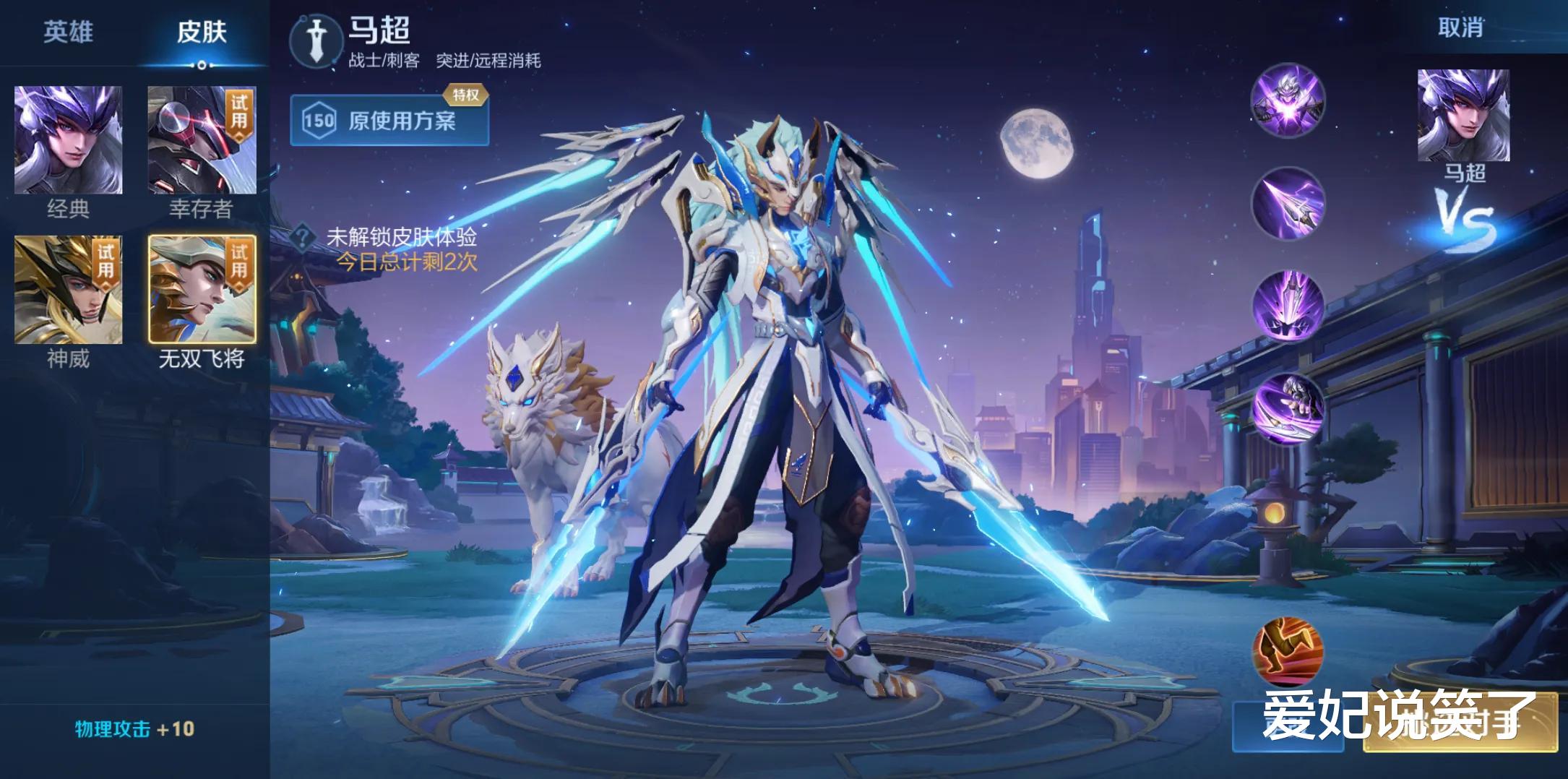The height and width of the screenshot is (779, 1568).
Task: Open the 原使用方案 loadout button
Action: tap(389, 120)
